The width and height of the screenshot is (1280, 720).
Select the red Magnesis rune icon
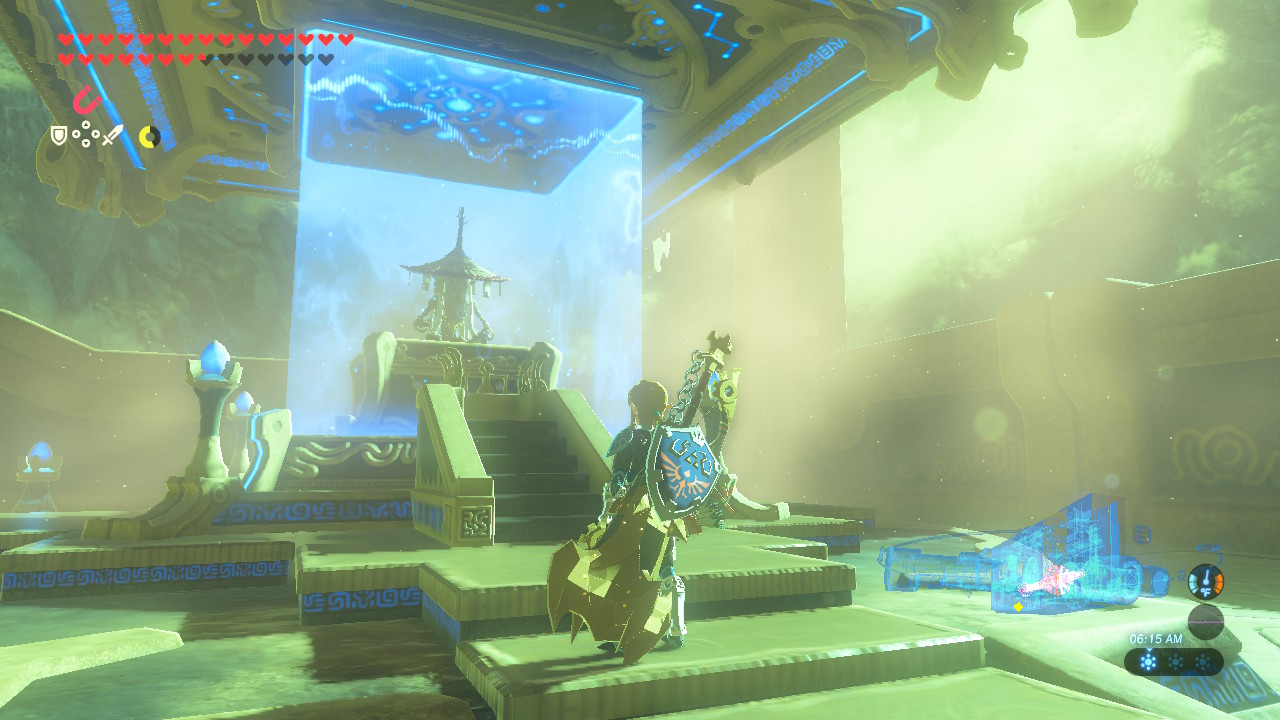pyautogui.click(x=86, y=100)
